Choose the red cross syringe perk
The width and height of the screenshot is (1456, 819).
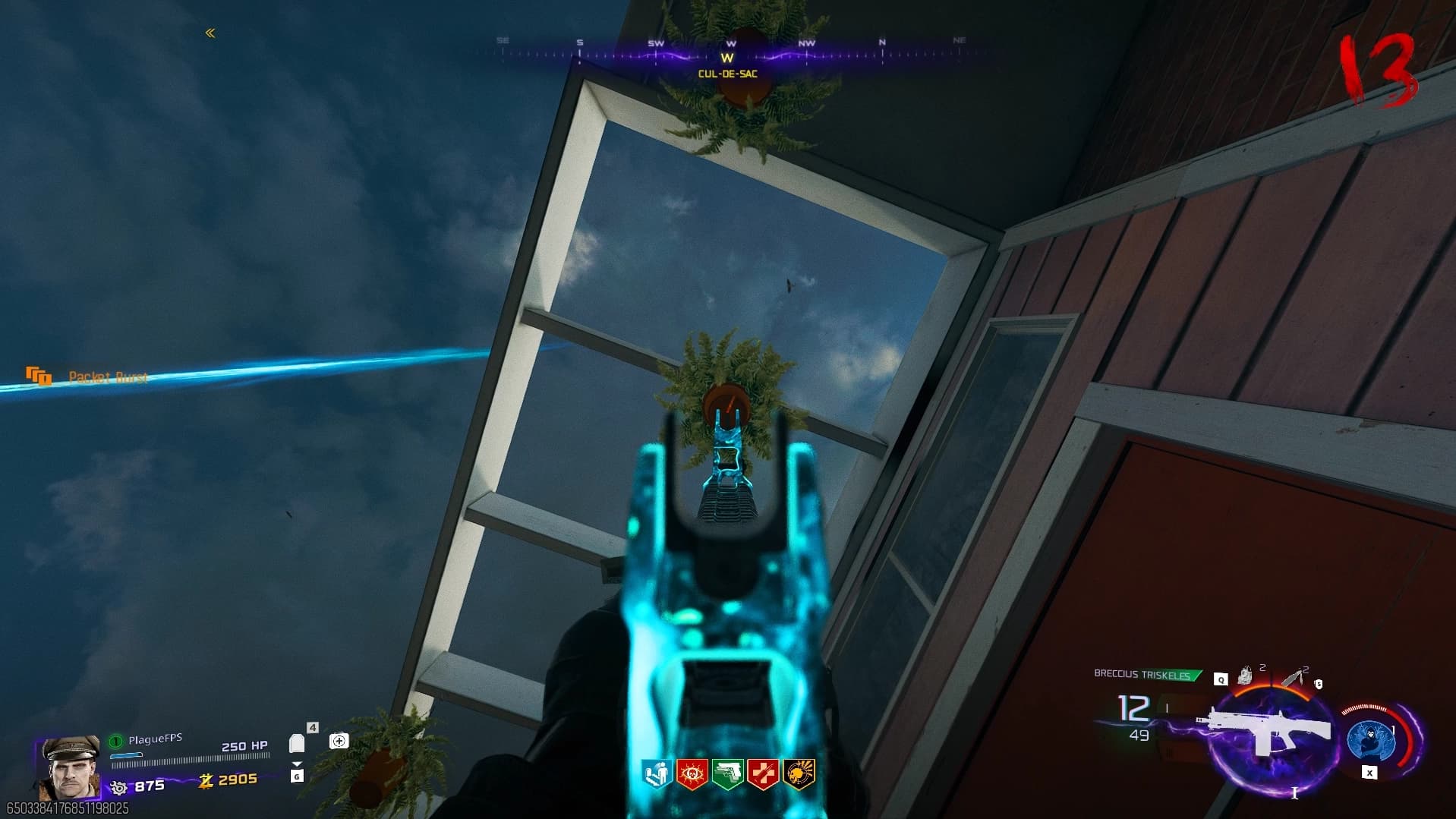click(x=763, y=775)
